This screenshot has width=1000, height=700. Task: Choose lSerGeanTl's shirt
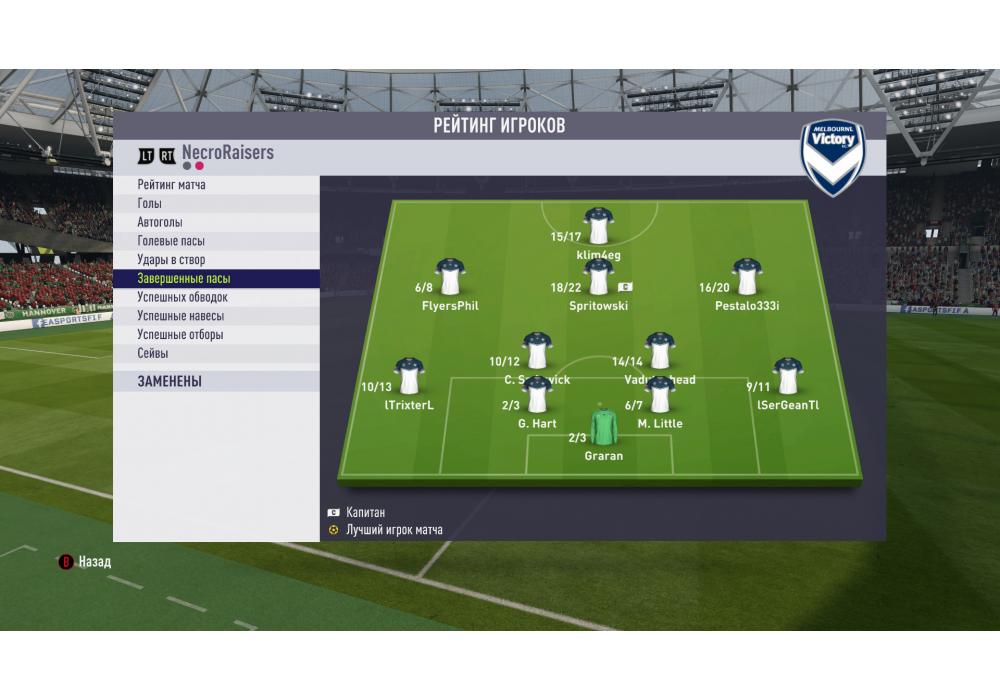click(x=788, y=377)
